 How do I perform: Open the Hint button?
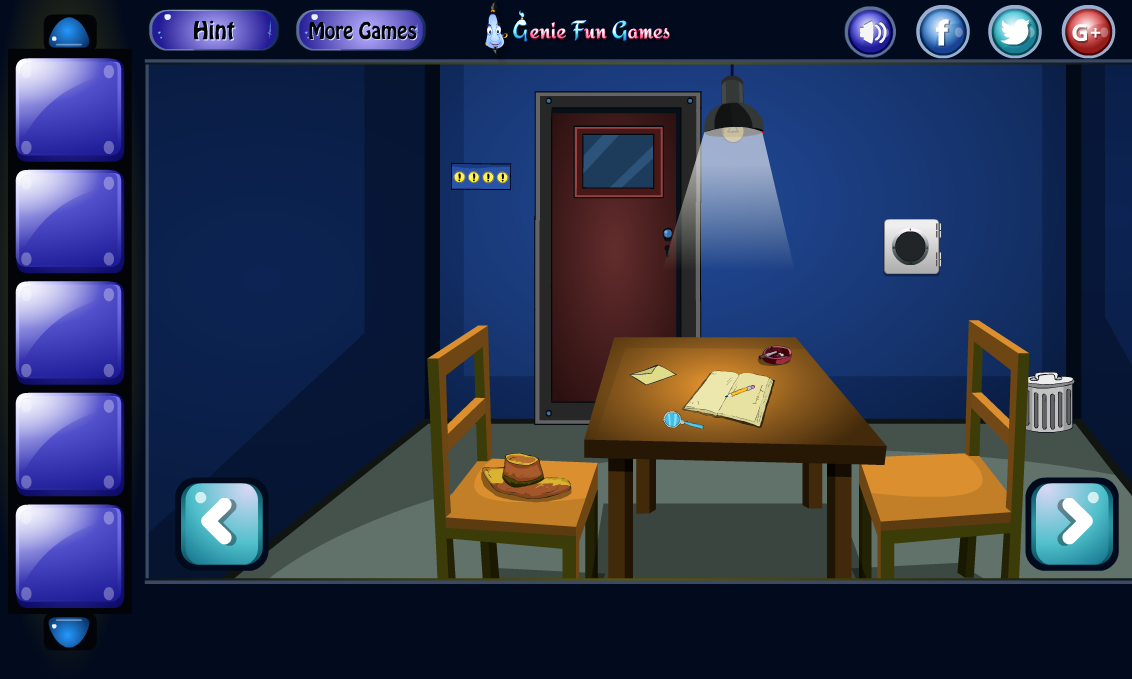click(x=213, y=31)
